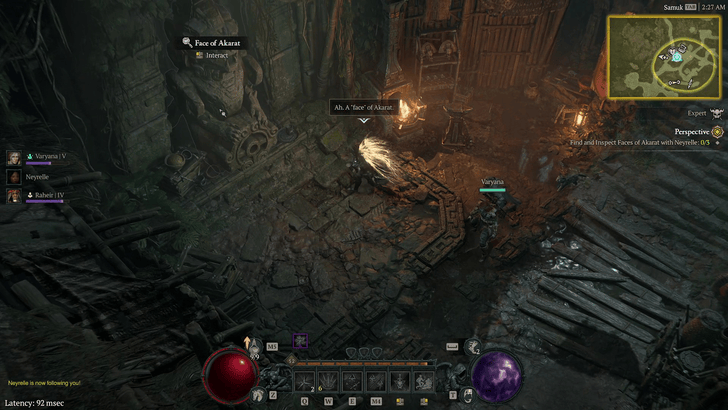
Task: Select Neyrelle's party portrait
Action: [x=14, y=176]
